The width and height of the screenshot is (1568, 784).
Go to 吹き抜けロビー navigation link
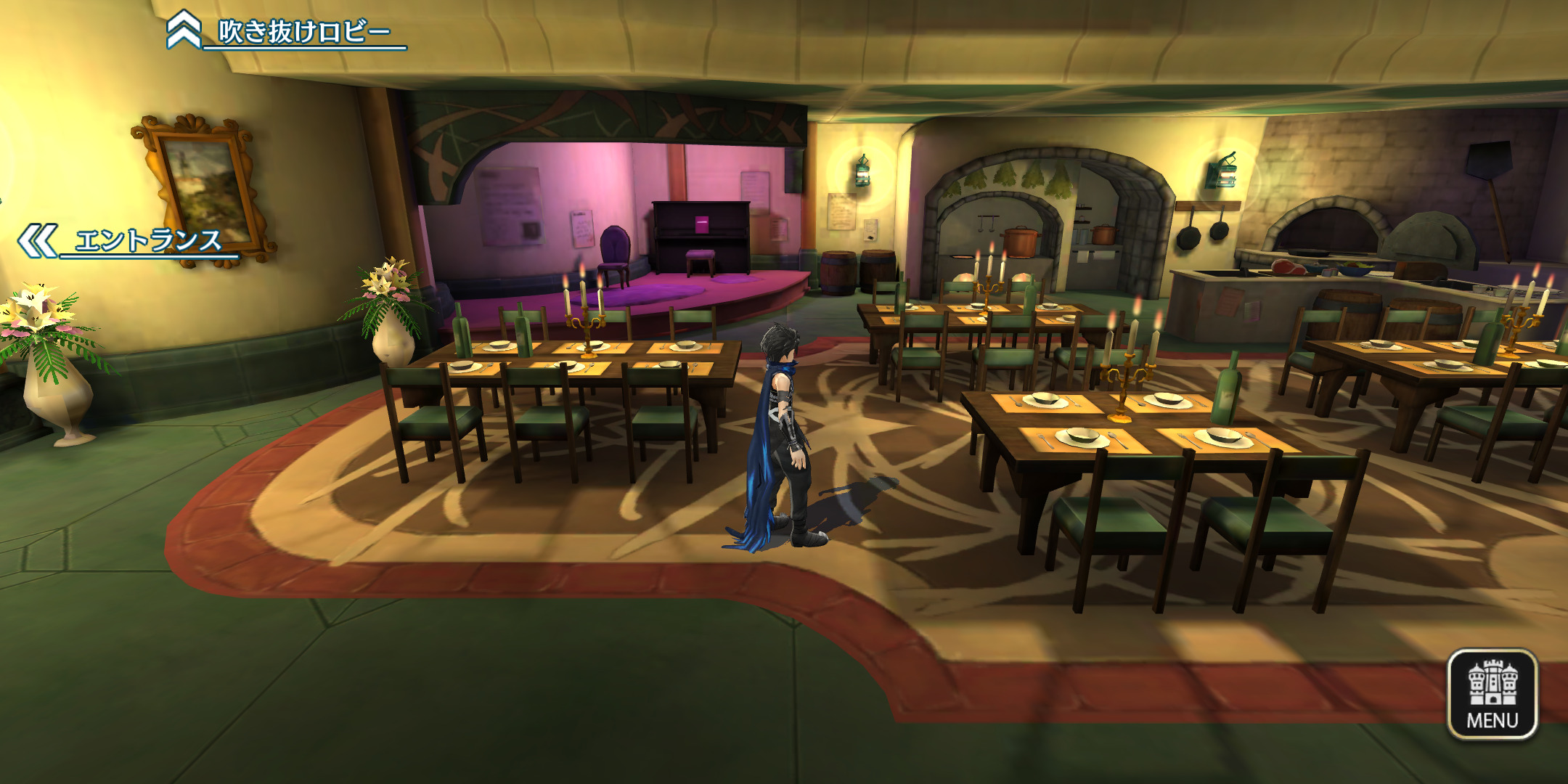[287, 31]
